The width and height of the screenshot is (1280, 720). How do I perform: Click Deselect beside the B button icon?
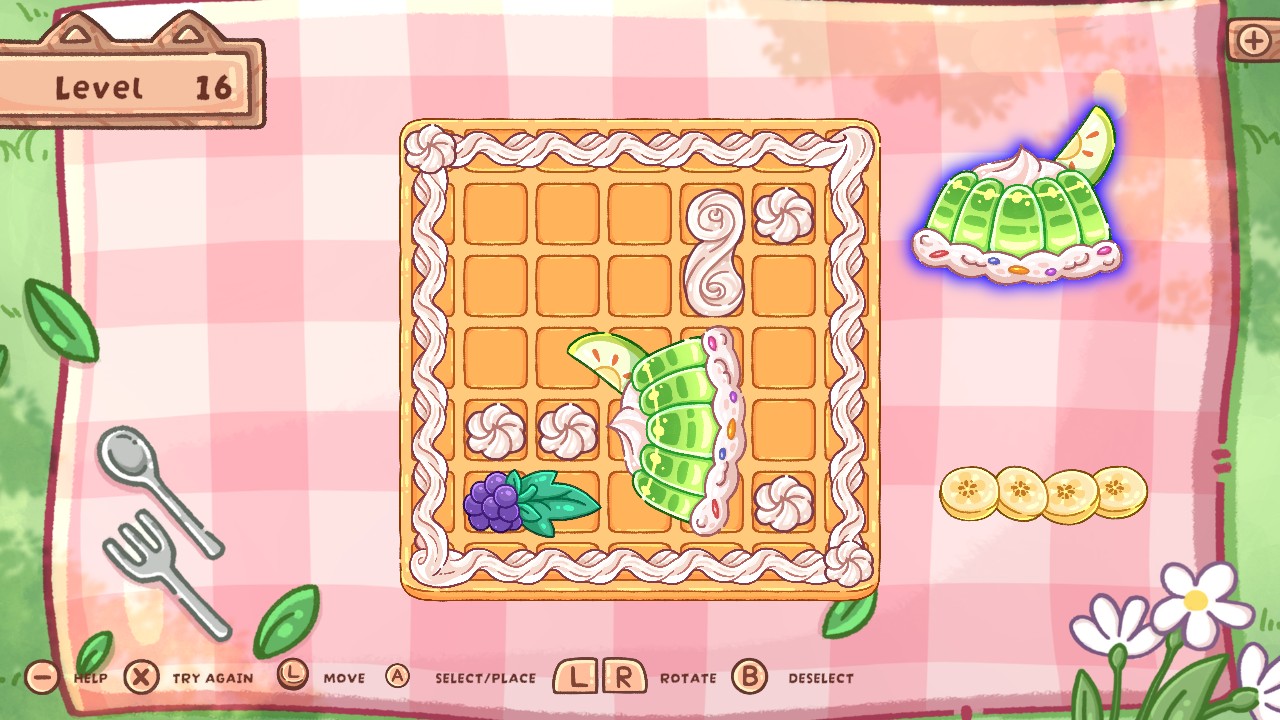pyautogui.click(x=822, y=677)
